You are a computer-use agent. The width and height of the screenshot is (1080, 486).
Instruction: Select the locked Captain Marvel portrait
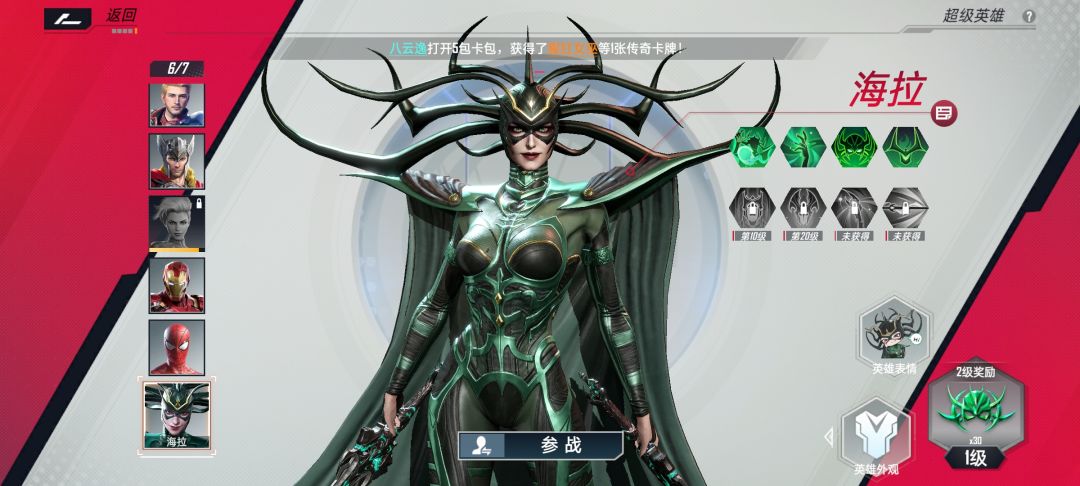pos(177,222)
